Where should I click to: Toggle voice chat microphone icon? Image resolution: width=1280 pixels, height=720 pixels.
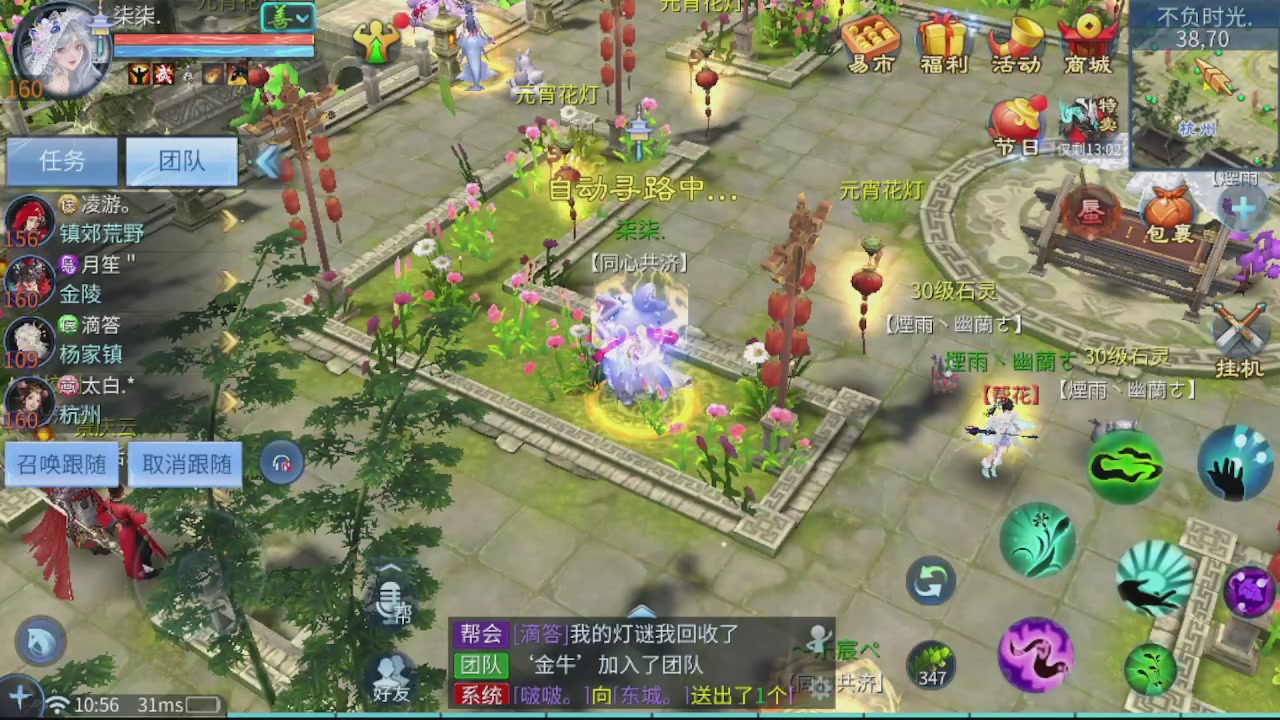(389, 600)
